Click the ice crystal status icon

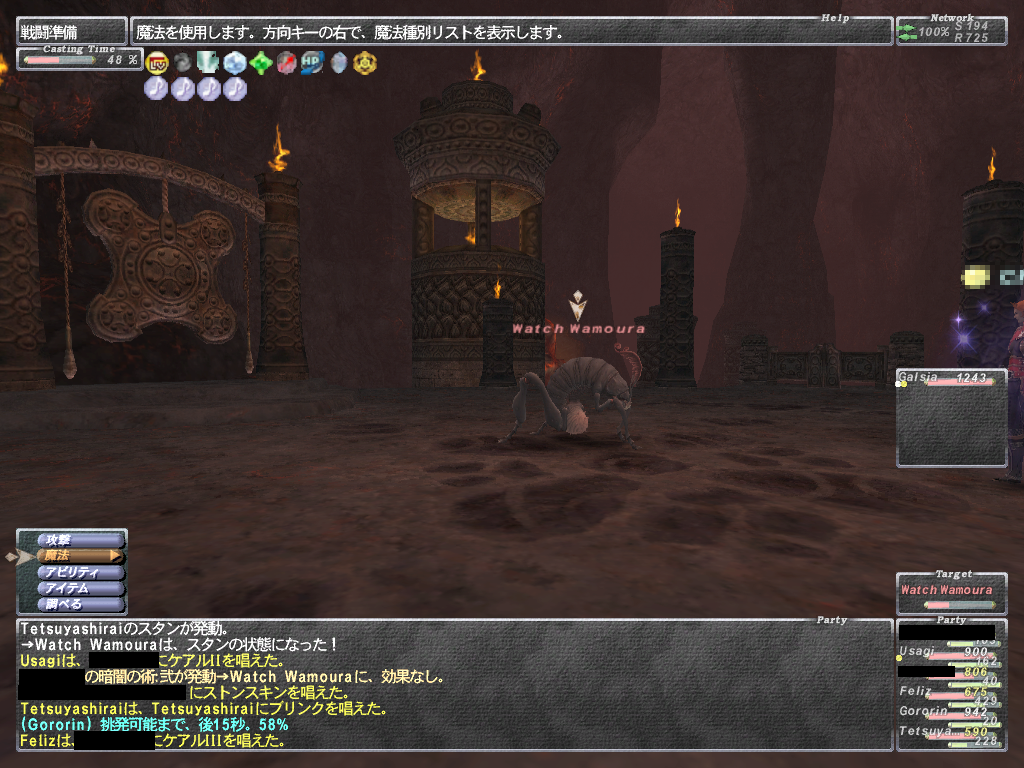[x=235, y=64]
